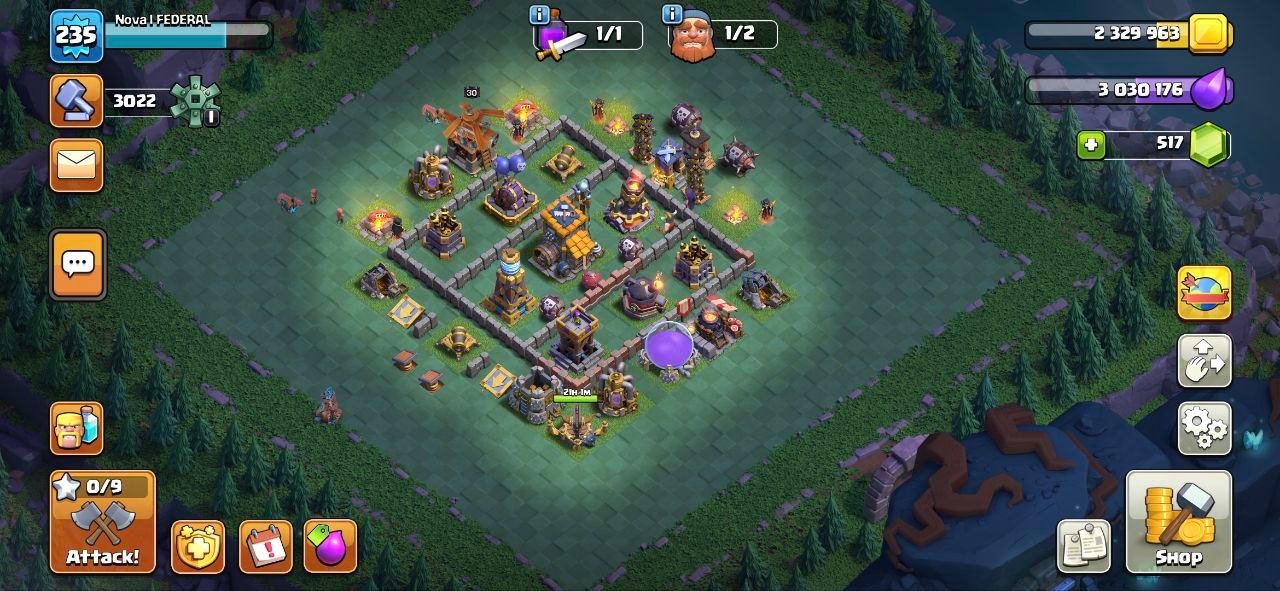Open the Shop
Screen dimensions: 1280x591
pos(1177,522)
